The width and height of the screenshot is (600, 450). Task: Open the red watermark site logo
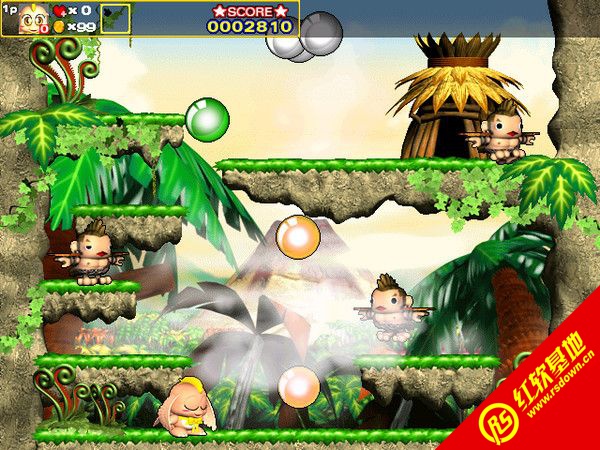coord(501,423)
